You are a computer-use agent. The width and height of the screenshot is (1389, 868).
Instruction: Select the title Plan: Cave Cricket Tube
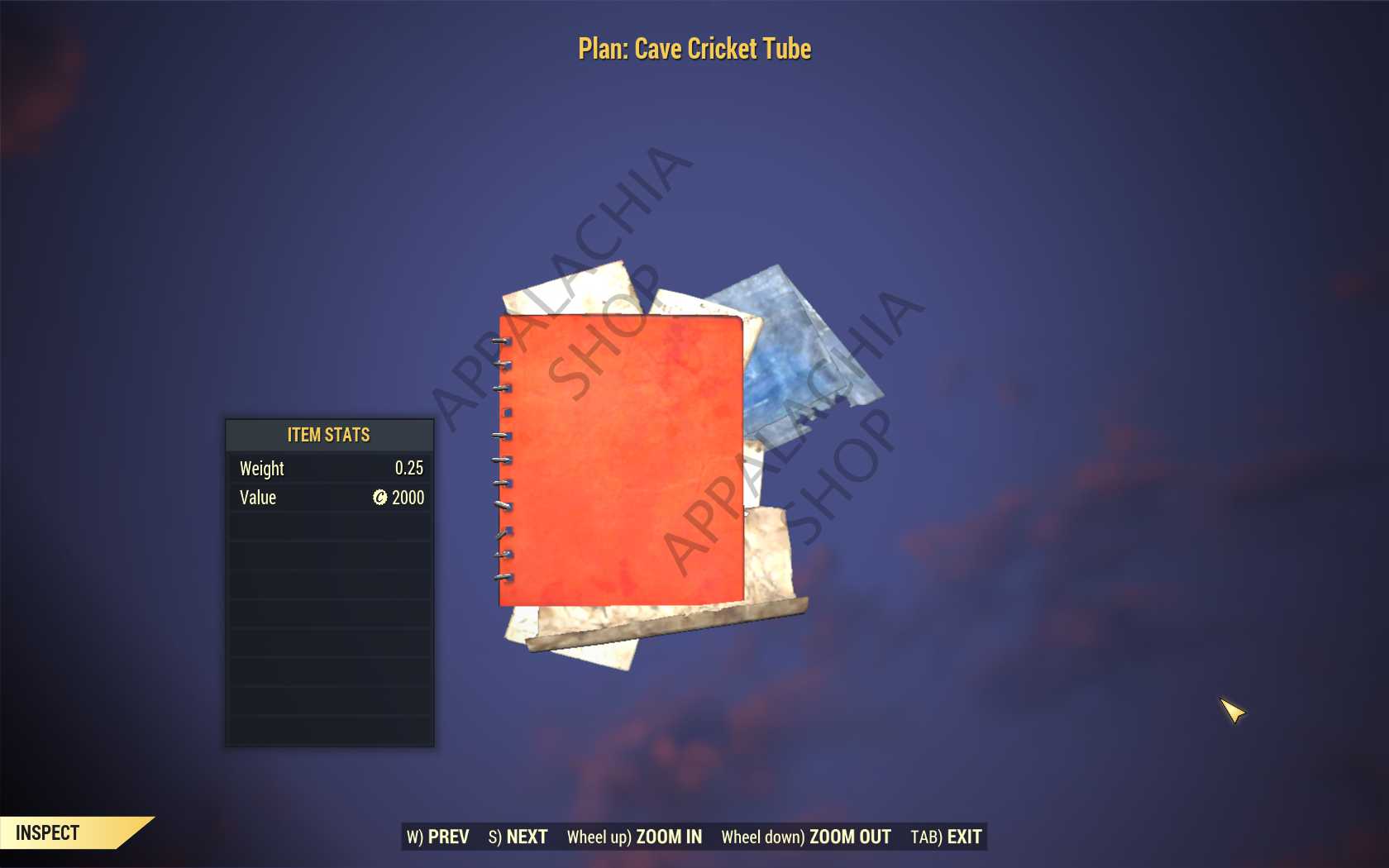pos(694,49)
